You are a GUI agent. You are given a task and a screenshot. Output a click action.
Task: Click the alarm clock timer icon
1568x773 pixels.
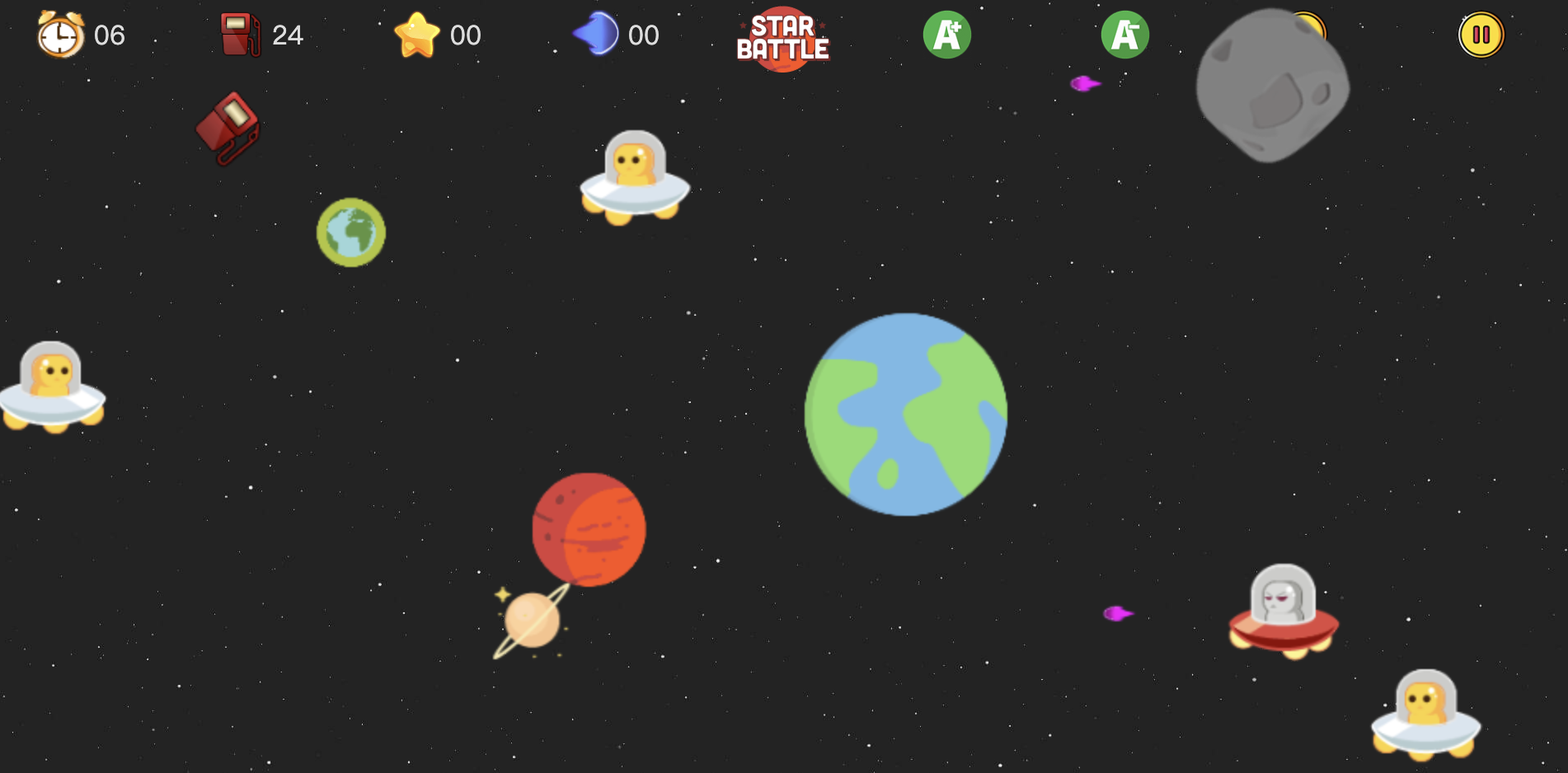59,35
